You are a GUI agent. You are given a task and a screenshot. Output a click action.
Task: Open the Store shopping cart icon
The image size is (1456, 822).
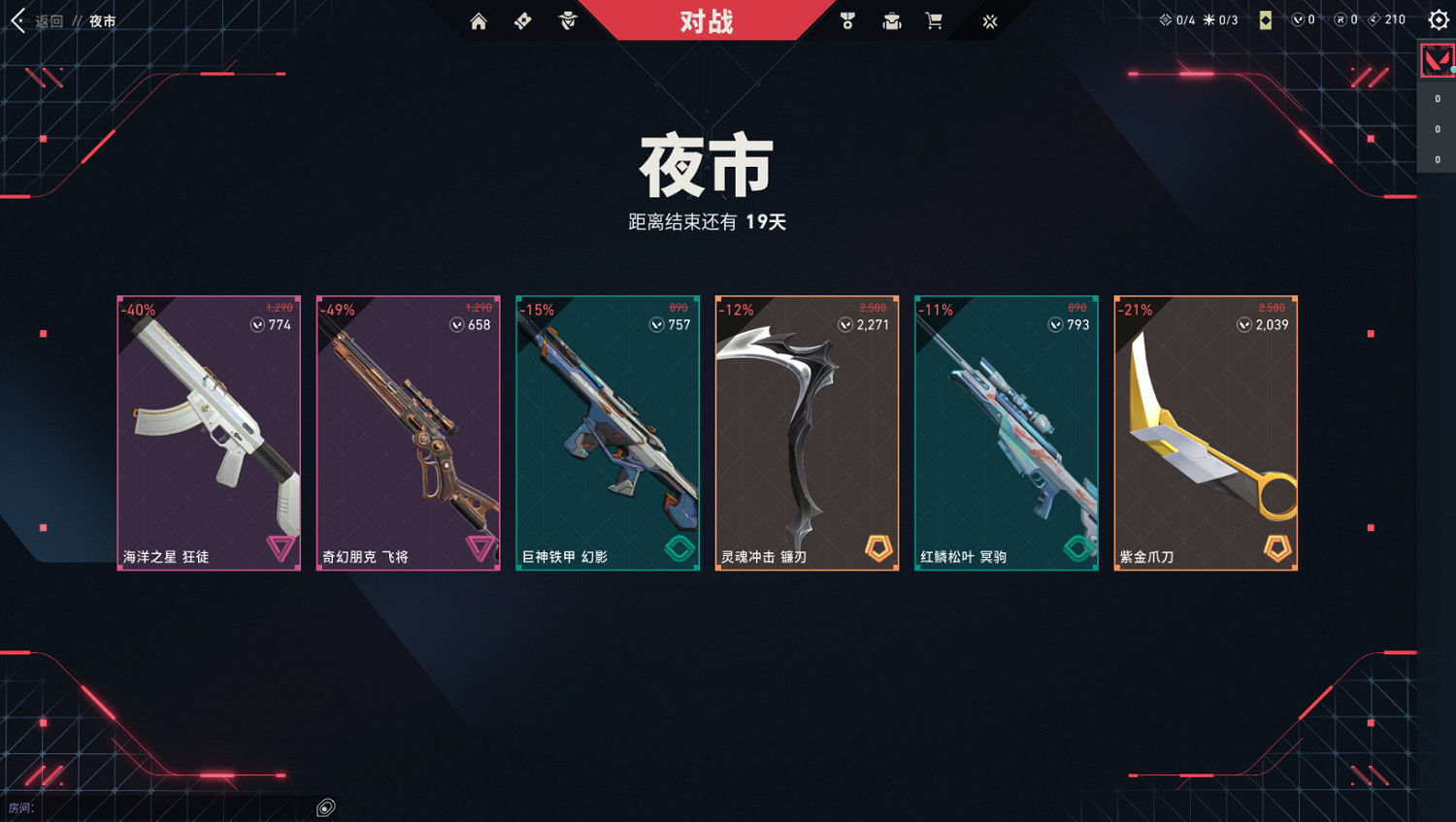(x=934, y=19)
